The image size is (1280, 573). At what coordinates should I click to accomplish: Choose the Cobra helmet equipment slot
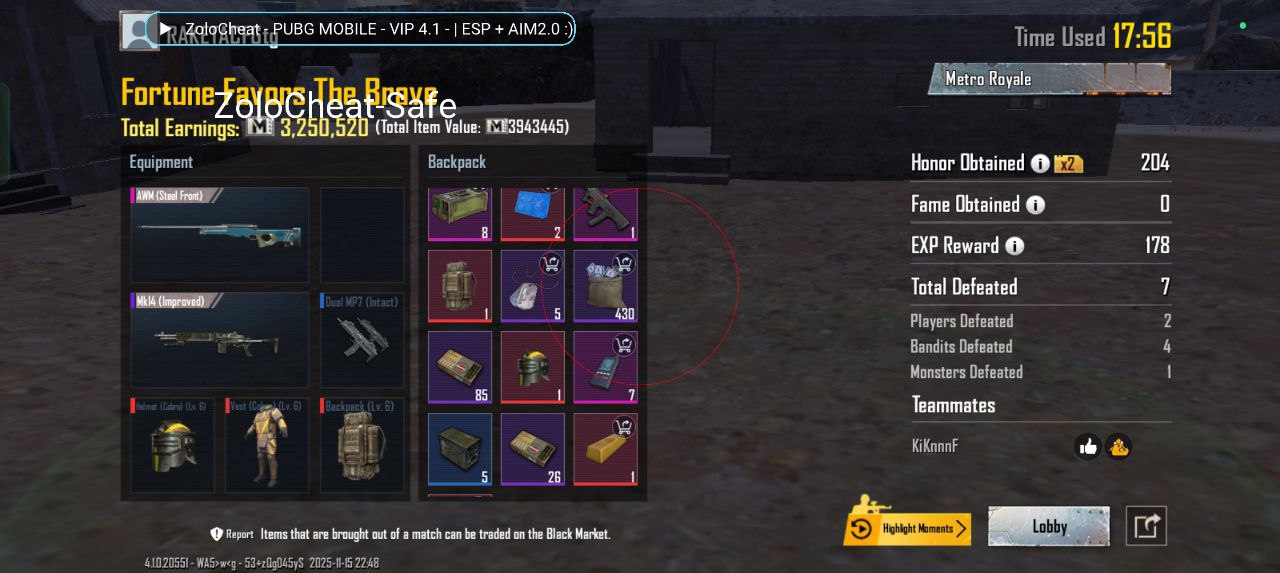click(172, 446)
